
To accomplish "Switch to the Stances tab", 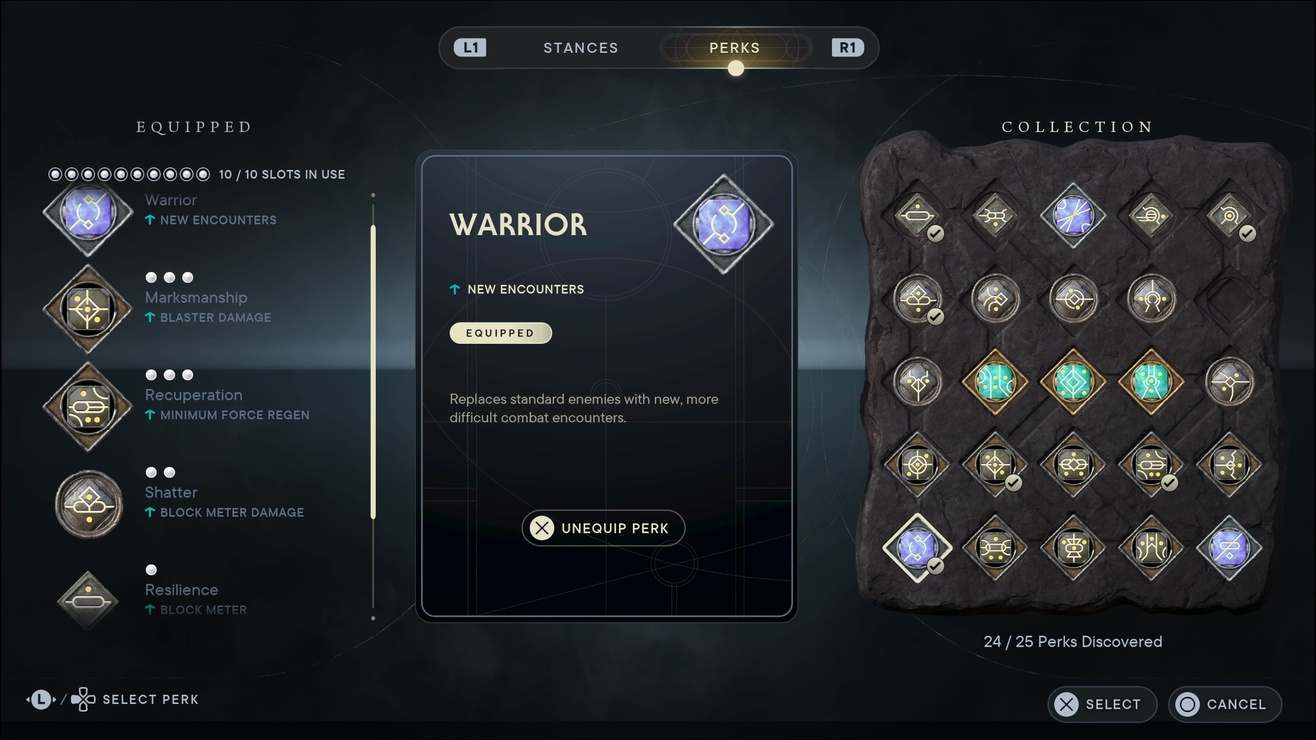I will [x=580, y=48].
